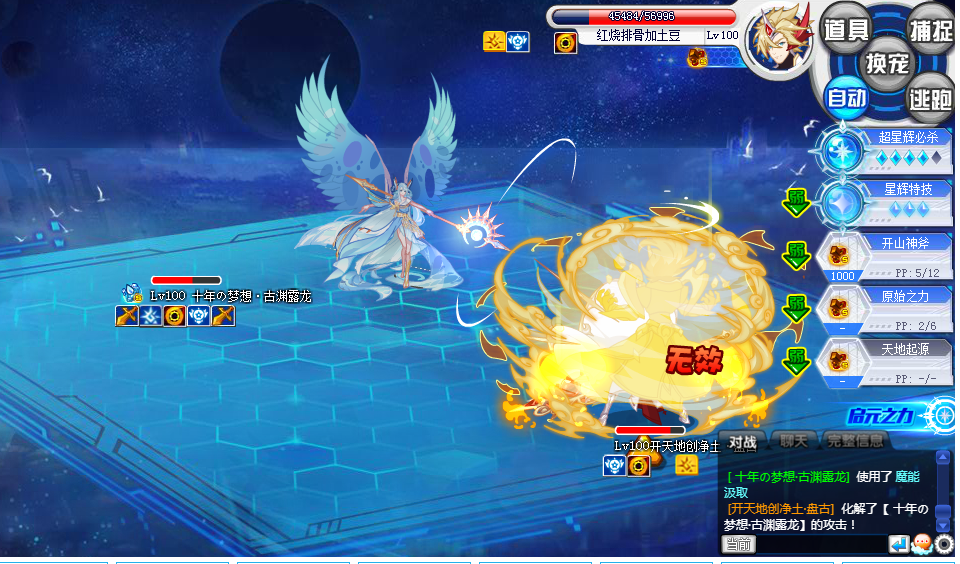This screenshot has width=960, height=564.
Task: Select the 原始之力 skill
Action: coord(885,307)
